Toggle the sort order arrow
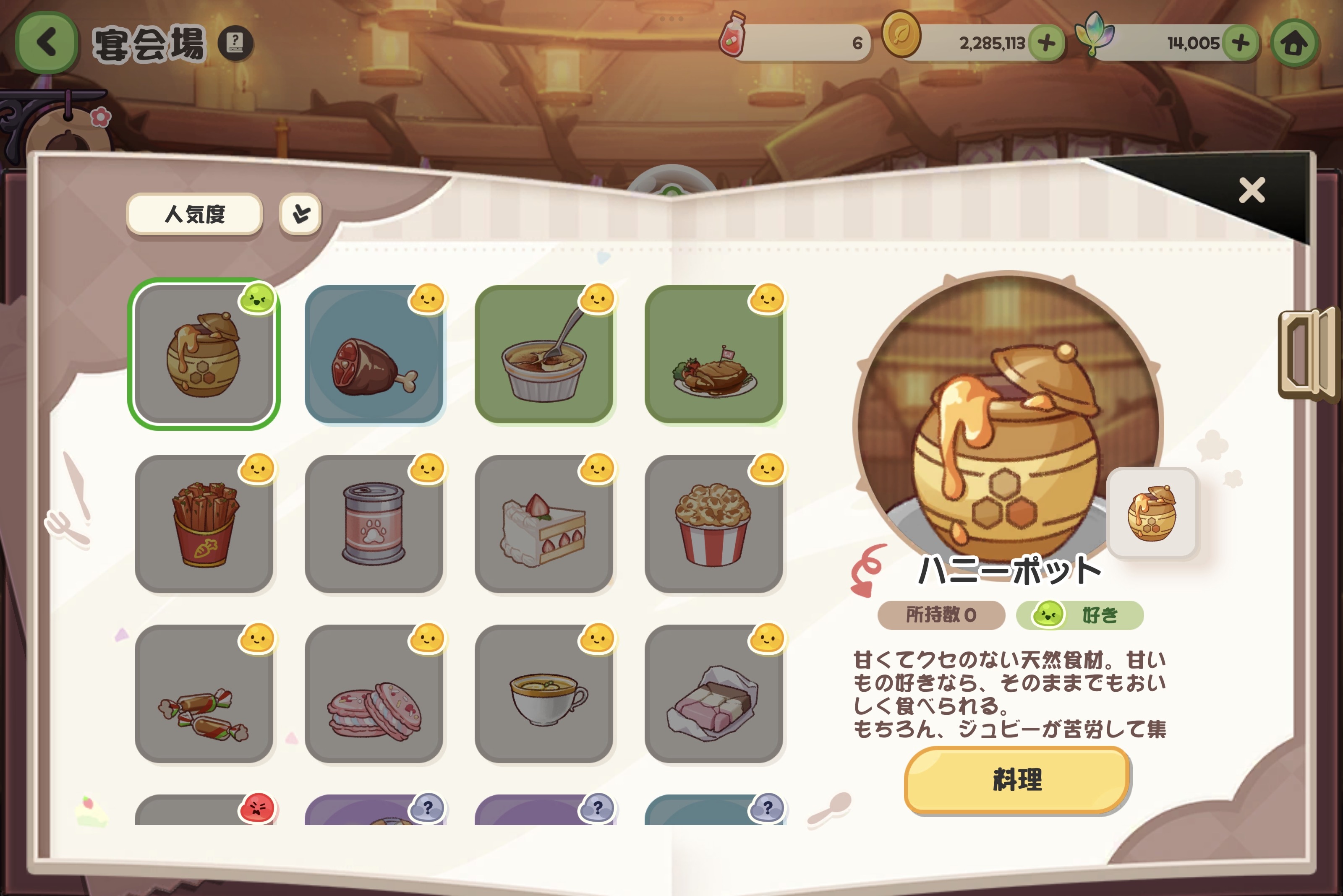The image size is (1343, 896). 301,214
